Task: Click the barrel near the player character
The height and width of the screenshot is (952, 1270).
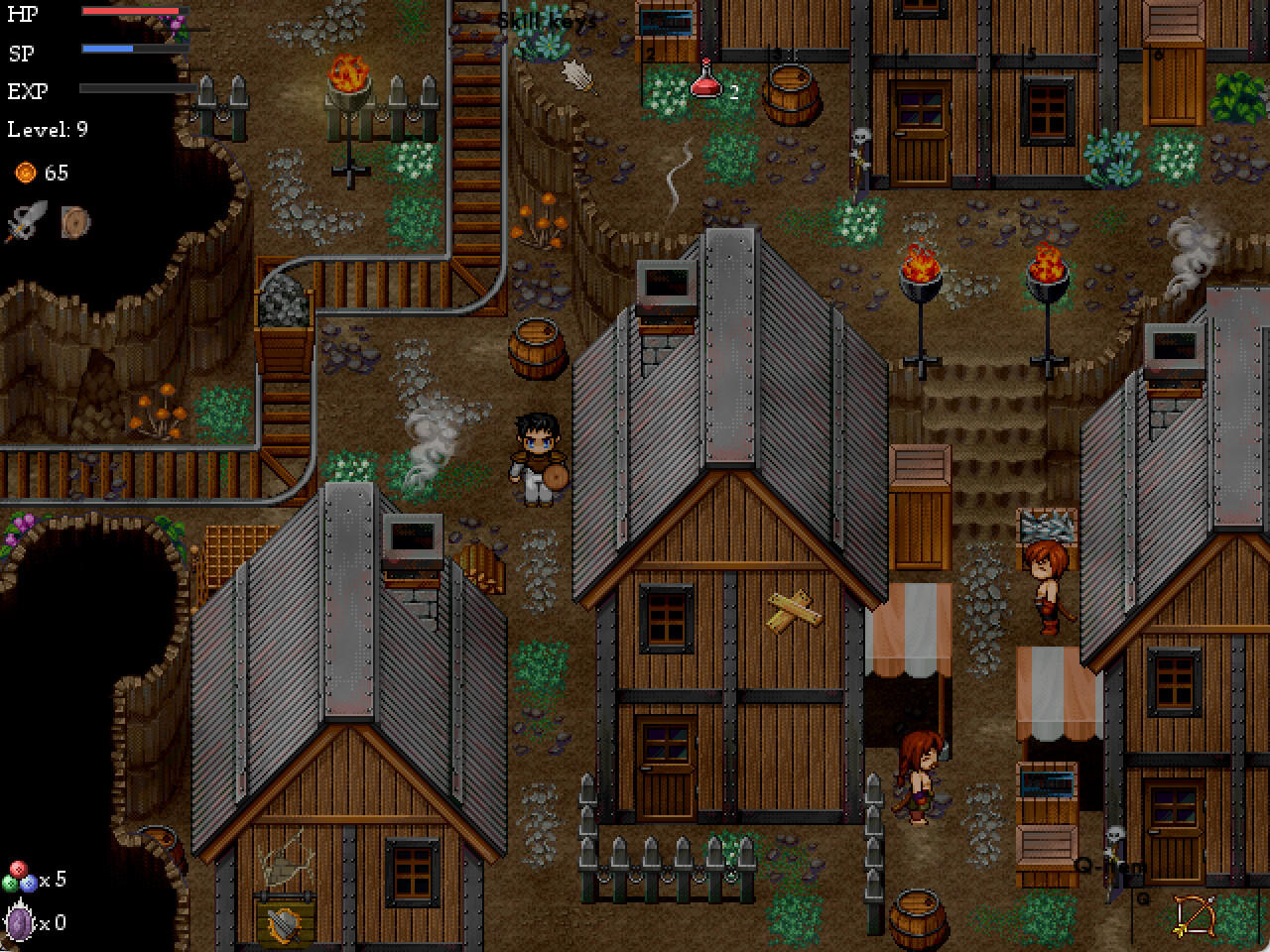Action: 538,349
